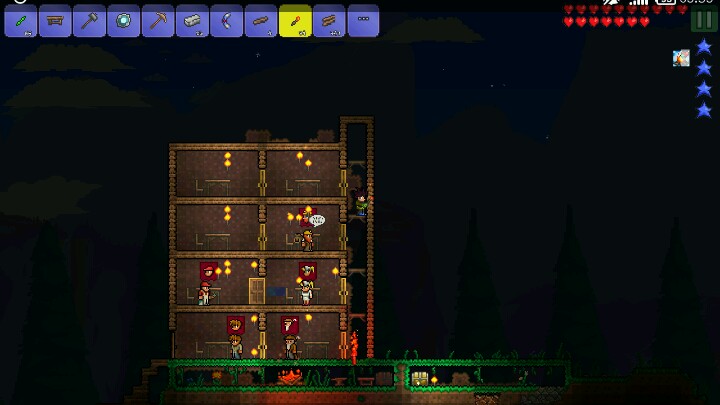Select the gray metal bar hotbar slot
720x405 pixels.
[x=192, y=20]
